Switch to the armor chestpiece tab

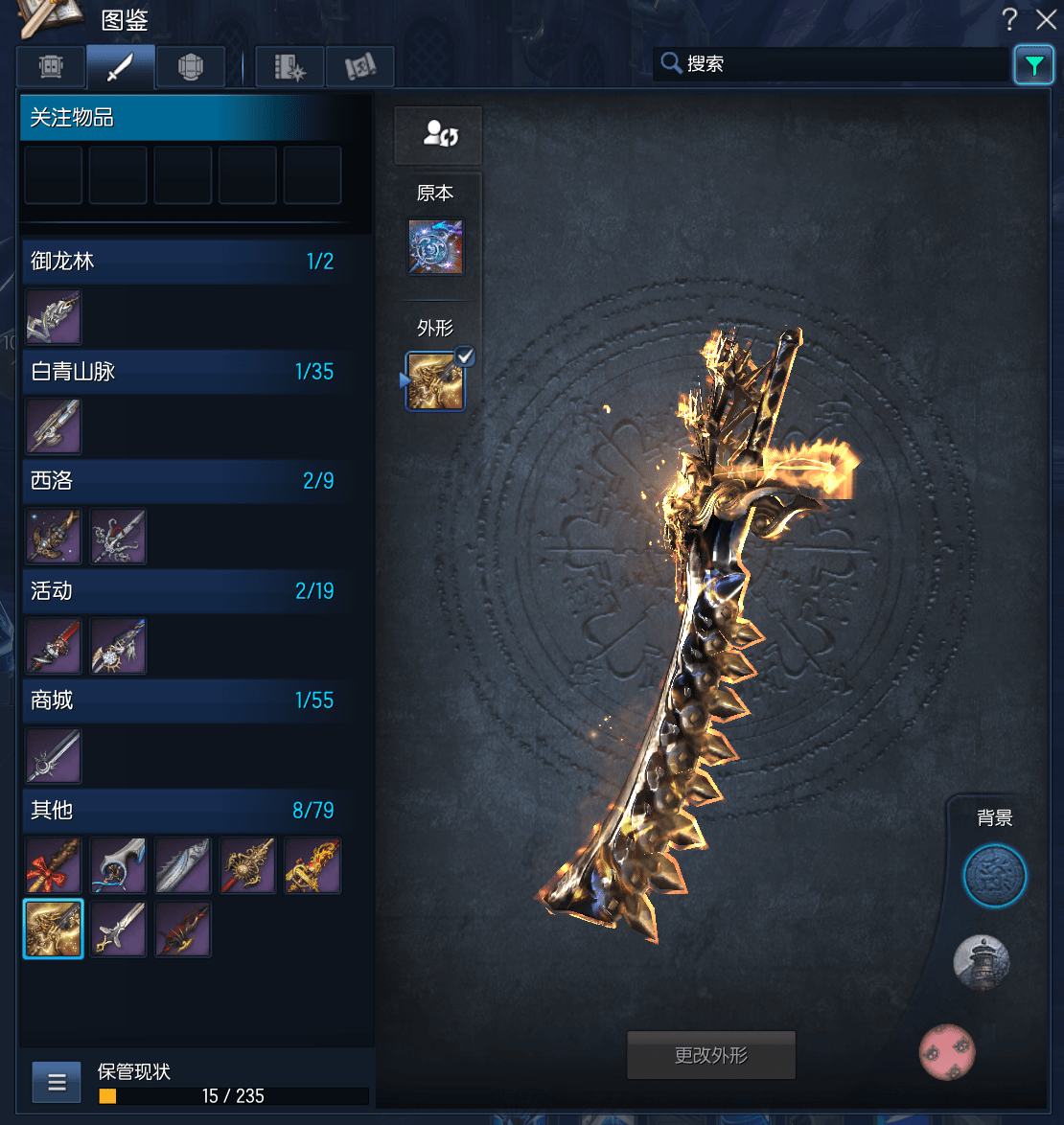click(x=191, y=67)
